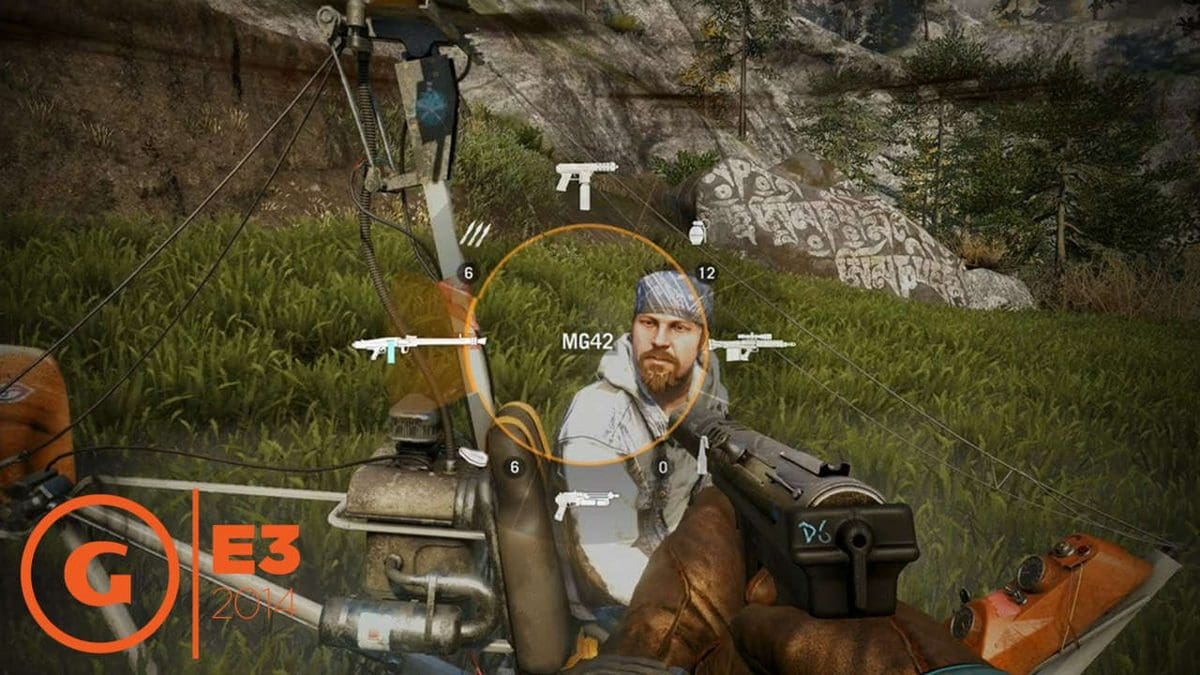Viewport: 1200px width, 675px height.
Task: Select the throwing knives icon
Action: pyautogui.click(x=475, y=234)
